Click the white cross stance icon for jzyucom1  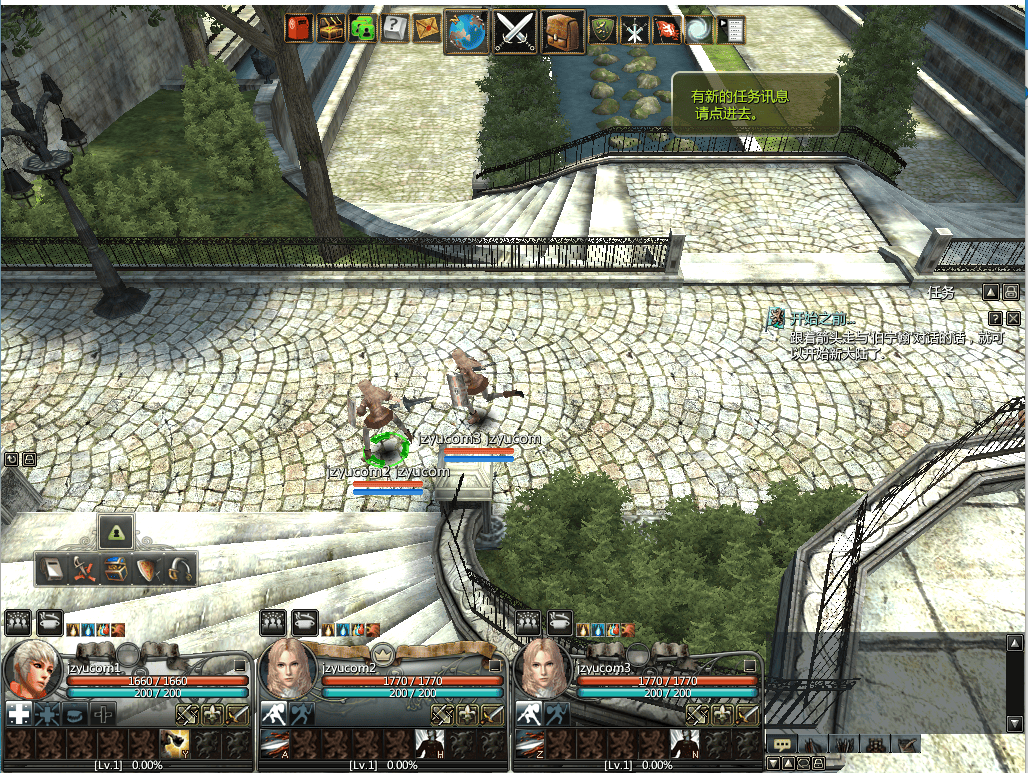tap(19, 713)
